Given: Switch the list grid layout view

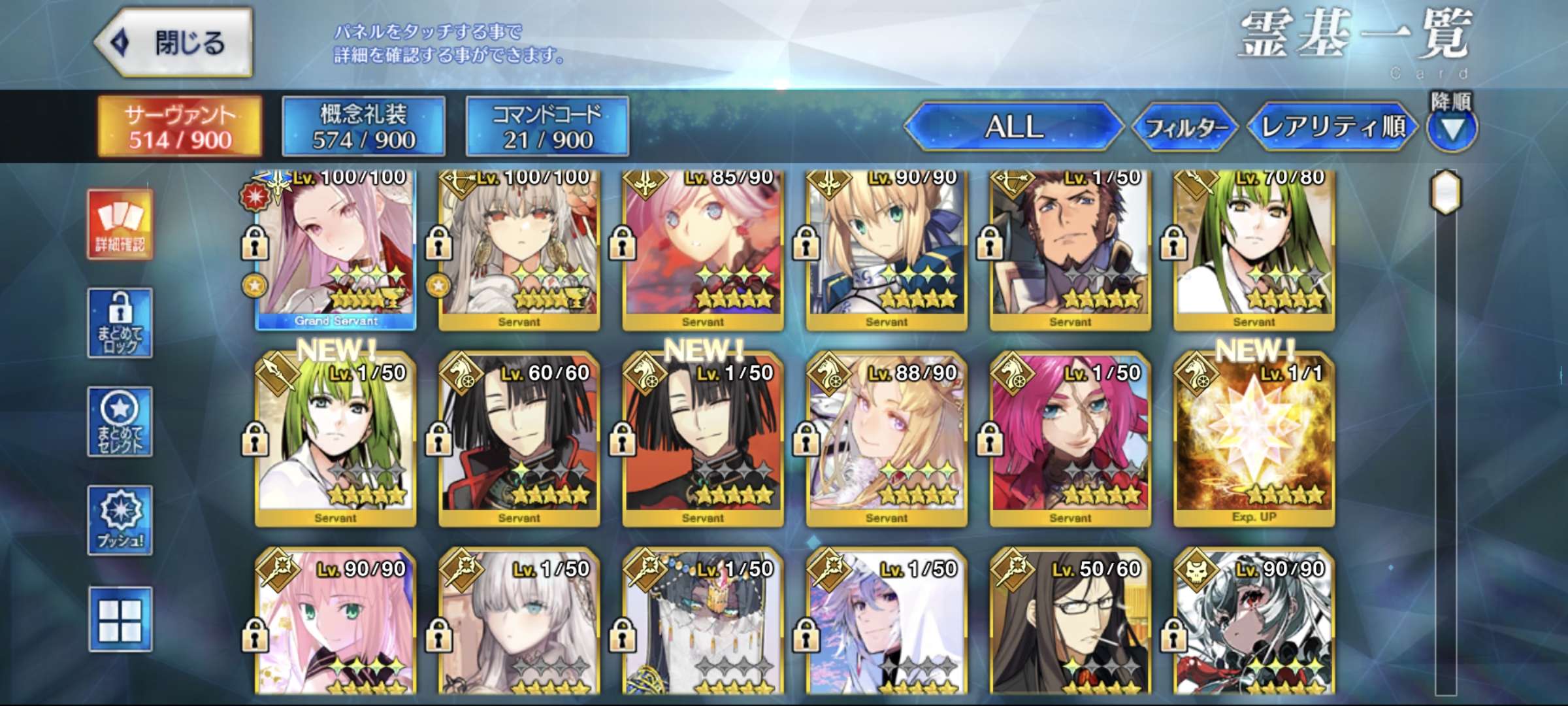Looking at the screenshot, I should click(x=120, y=619).
